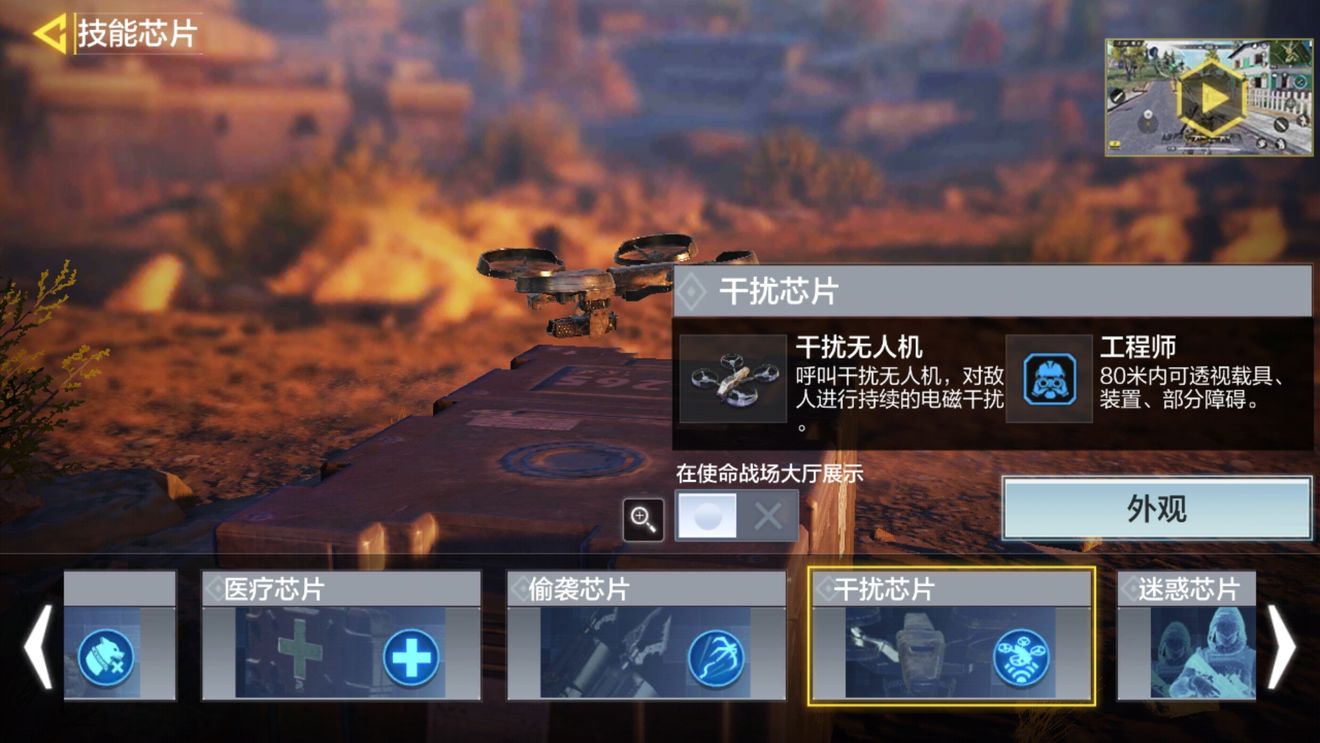Deselect the showcase item via the X mark

click(x=768, y=518)
